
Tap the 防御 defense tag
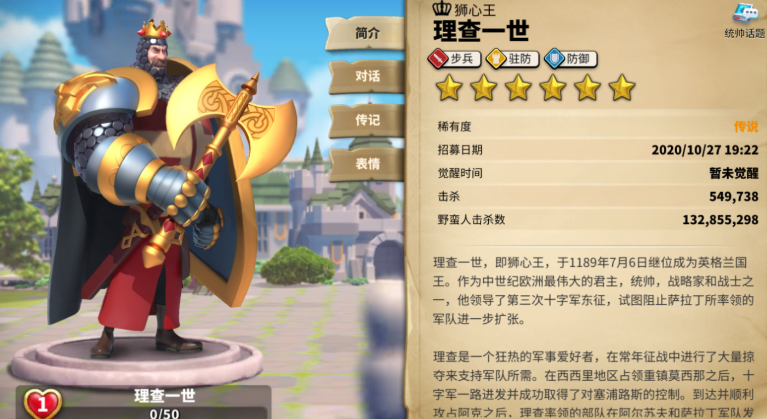click(x=570, y=59)
